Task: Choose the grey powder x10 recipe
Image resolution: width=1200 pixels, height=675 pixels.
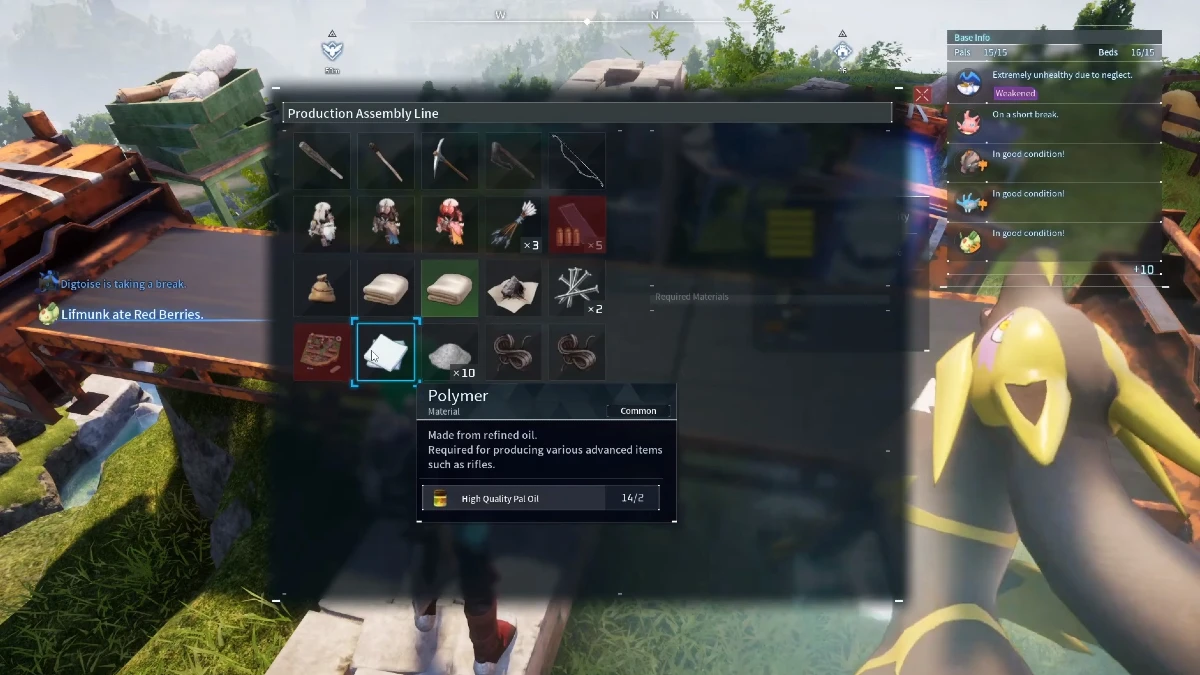Action: click(449, 352)
